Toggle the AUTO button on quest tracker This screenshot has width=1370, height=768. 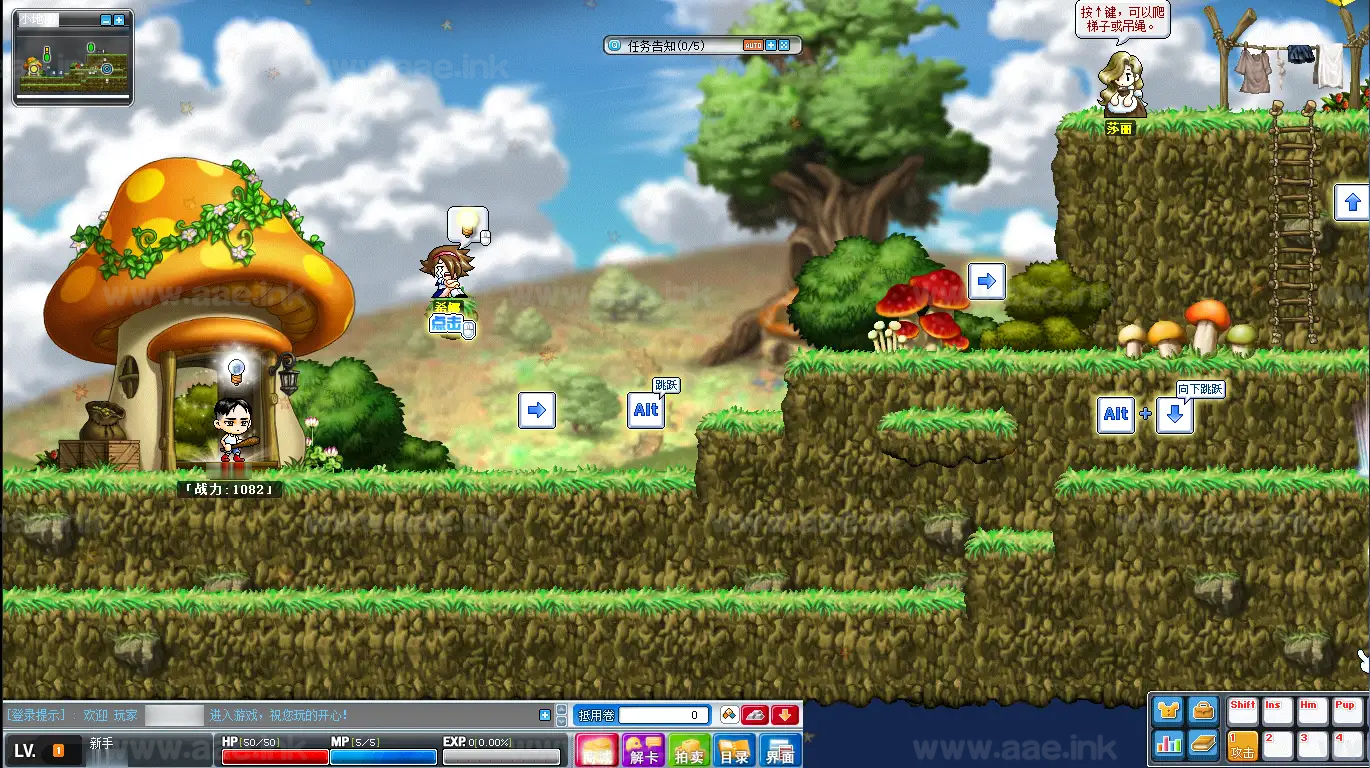(752, 46)
